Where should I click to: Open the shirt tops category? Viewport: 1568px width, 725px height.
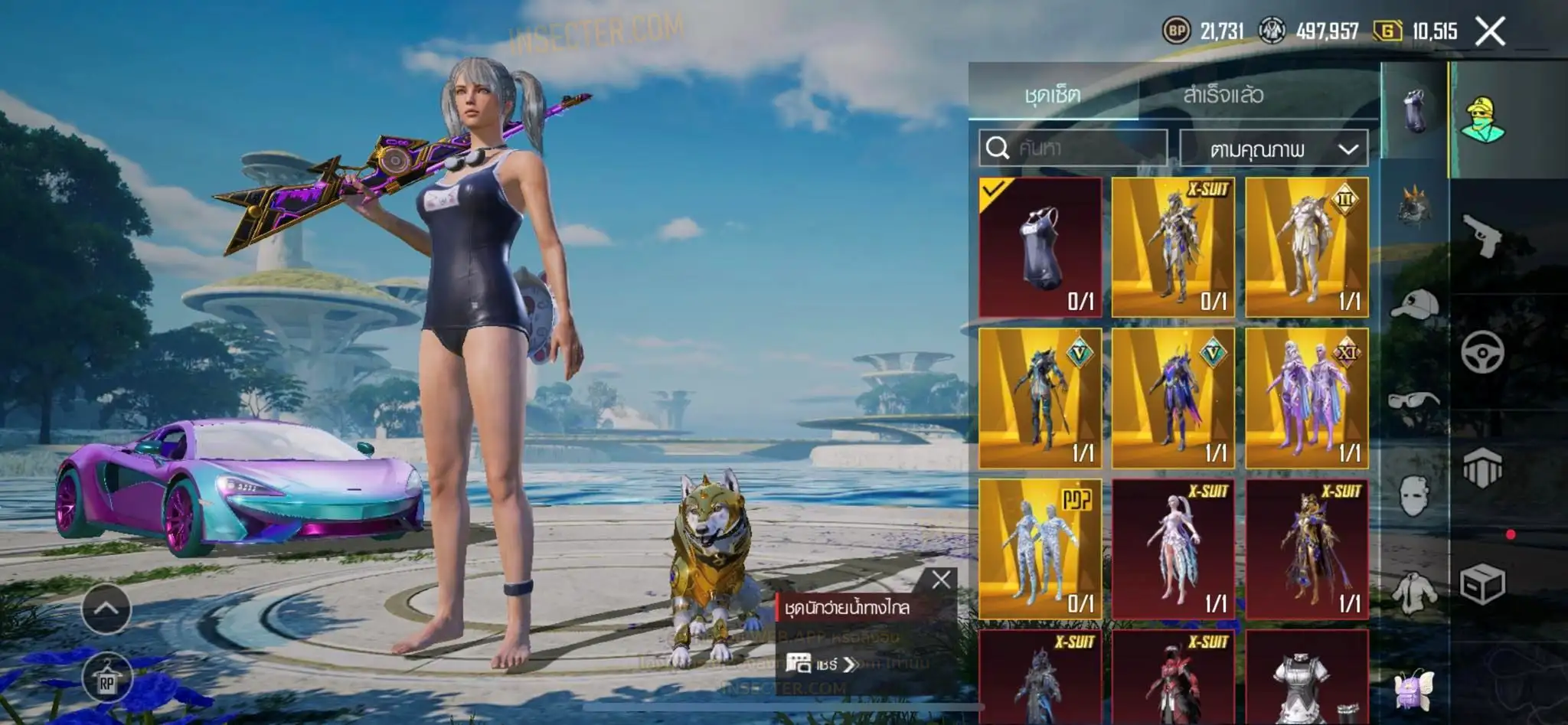pos(1413,593)
